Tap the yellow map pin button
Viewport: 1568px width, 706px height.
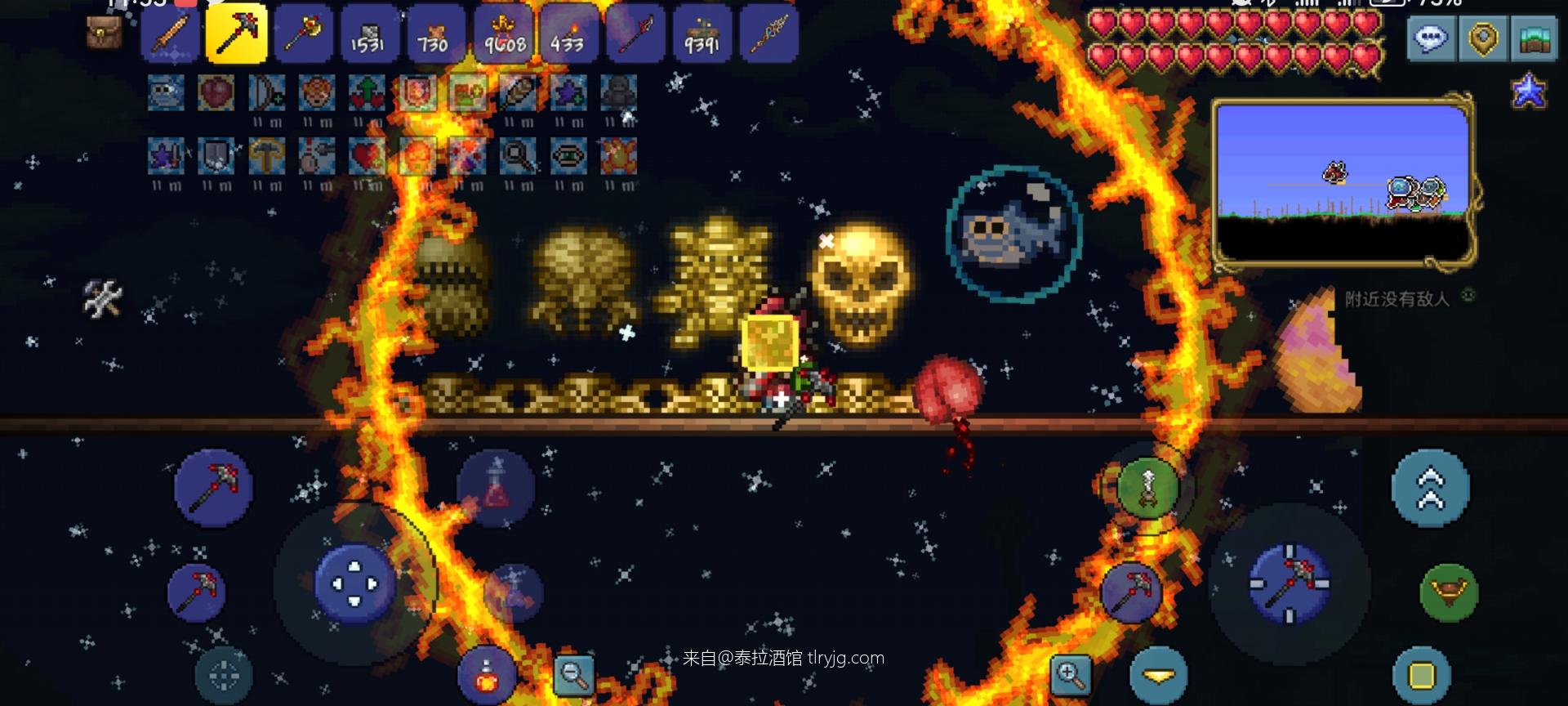point(1482,38)
